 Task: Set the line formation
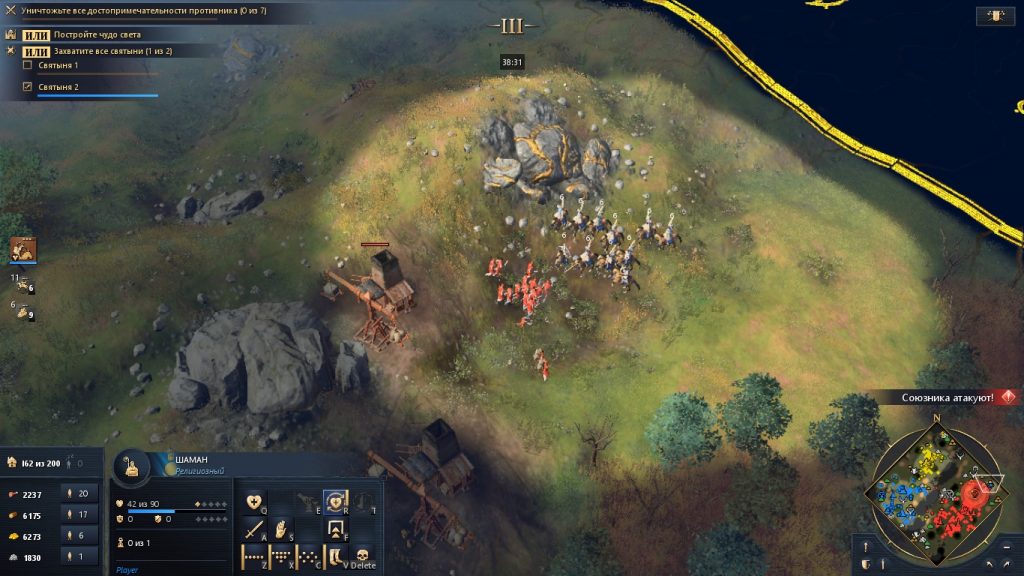tap(255, 557)
